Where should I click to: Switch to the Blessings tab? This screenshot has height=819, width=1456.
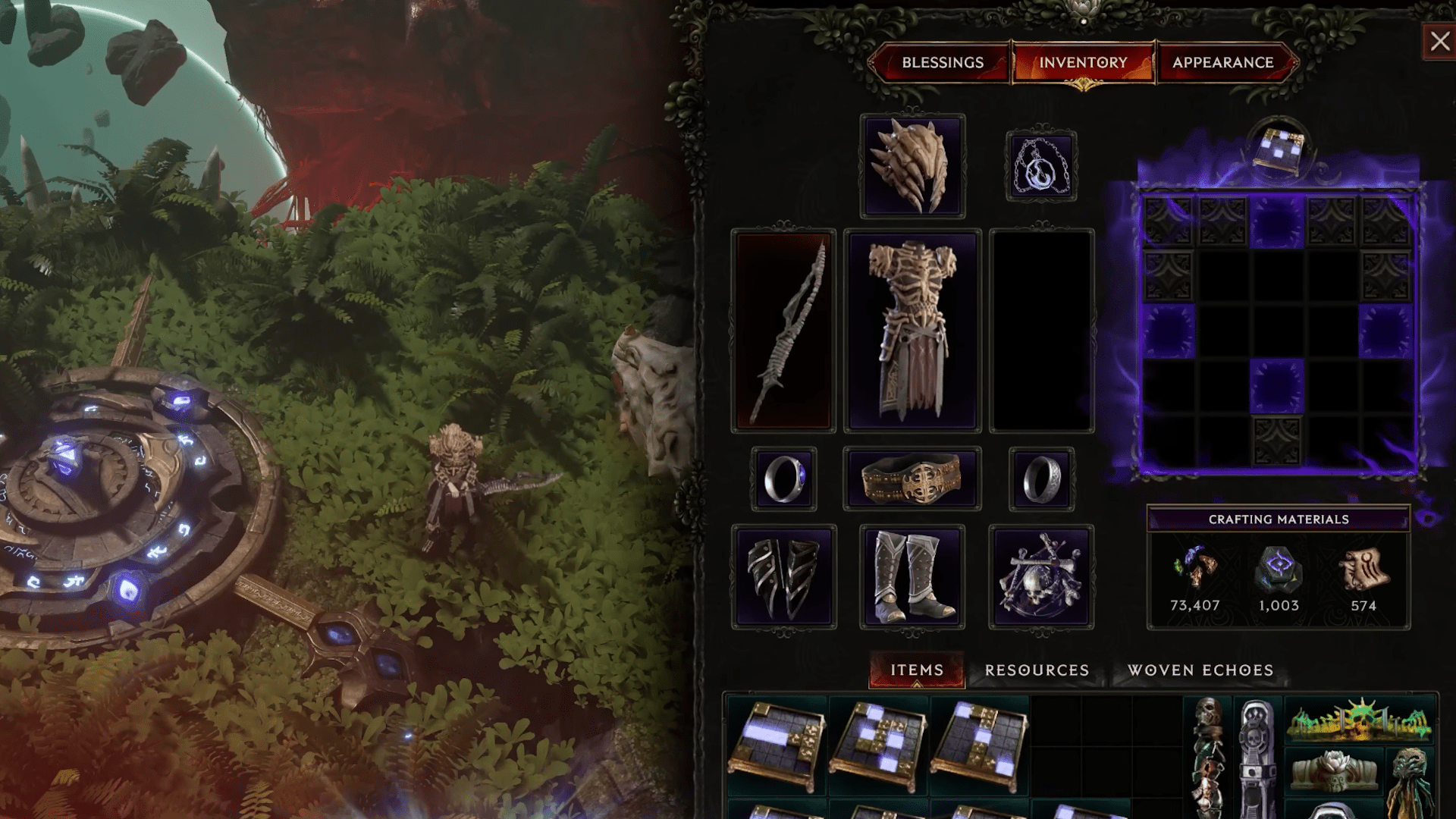[x=942, y=62]
